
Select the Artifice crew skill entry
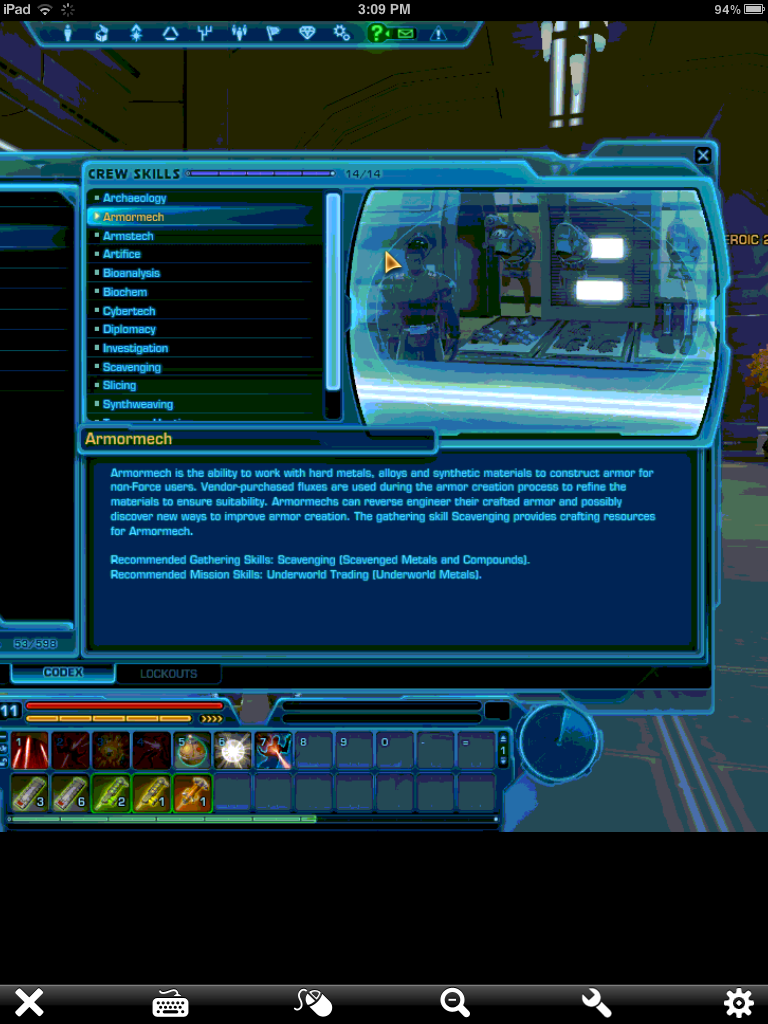pyautogui.click(x=122, y=254)
